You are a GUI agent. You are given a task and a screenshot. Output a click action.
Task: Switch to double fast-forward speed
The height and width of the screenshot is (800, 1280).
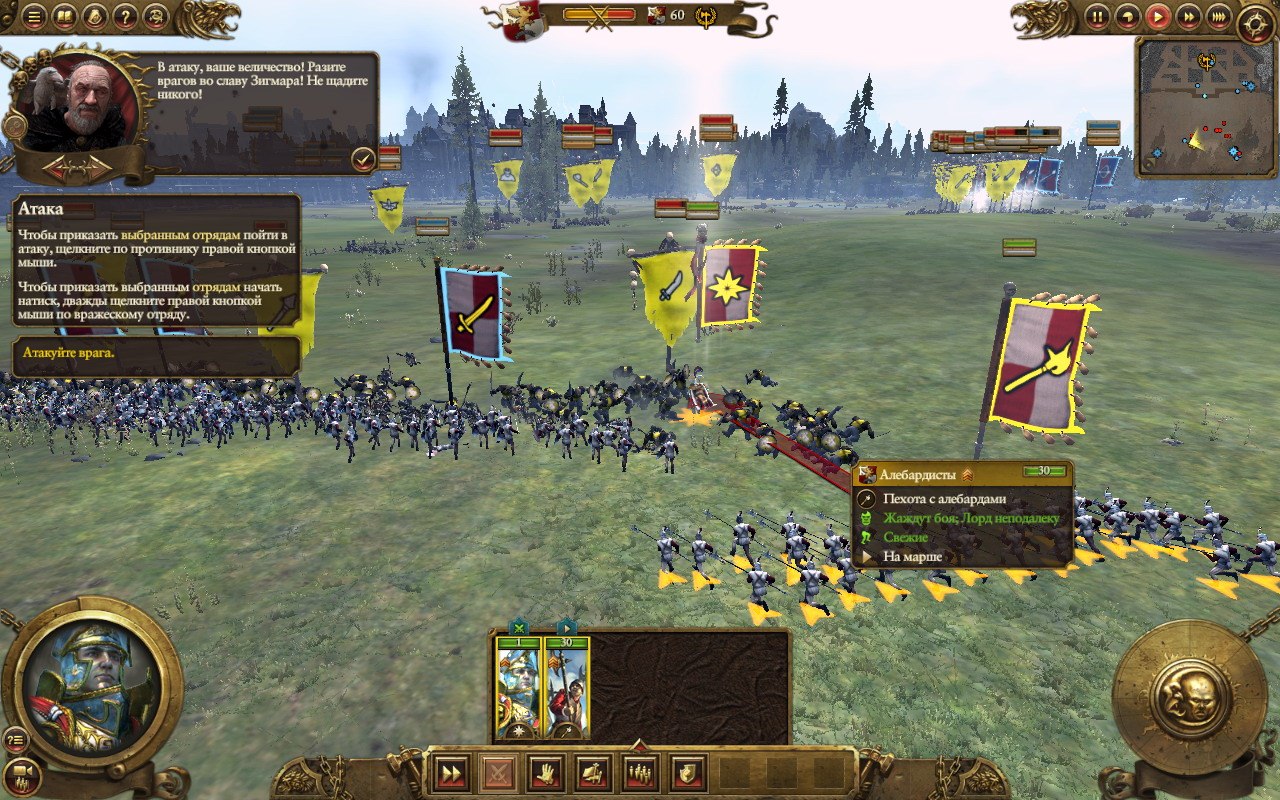click(1188, 16)
